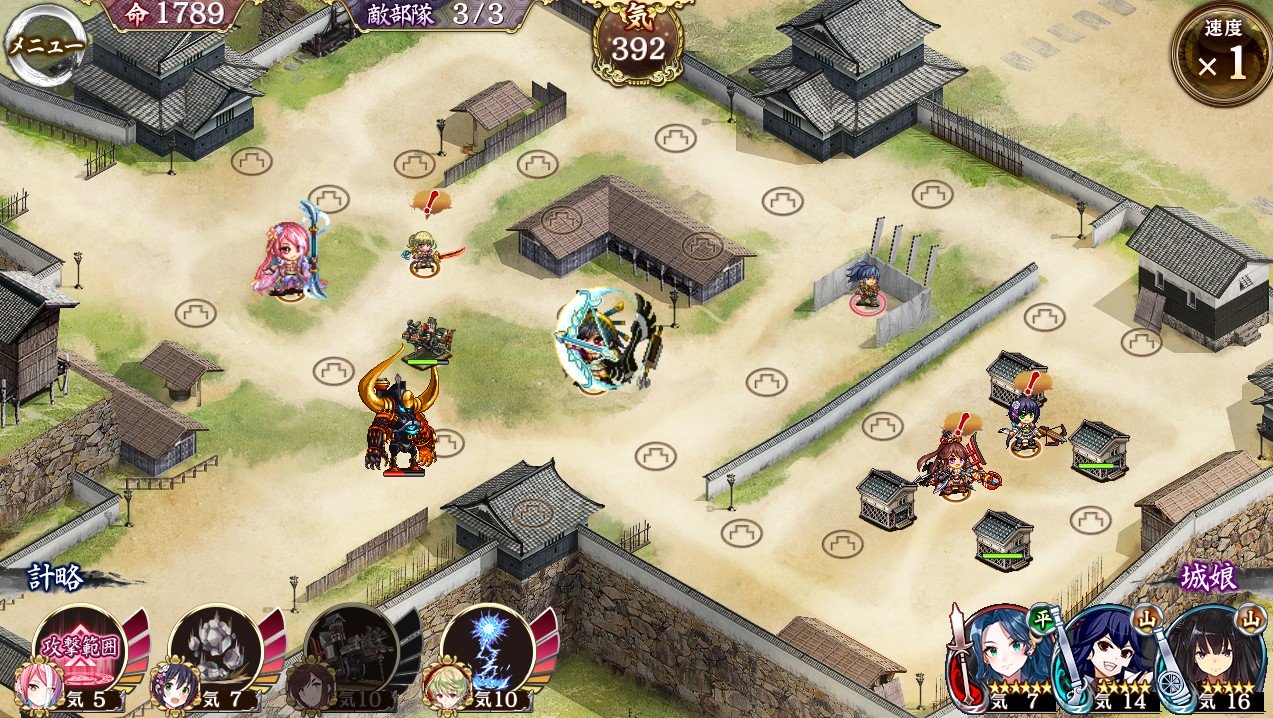Choose the purple-haired castle girl costing 14 ki
1273x718 pixels.
[1109, 657]
